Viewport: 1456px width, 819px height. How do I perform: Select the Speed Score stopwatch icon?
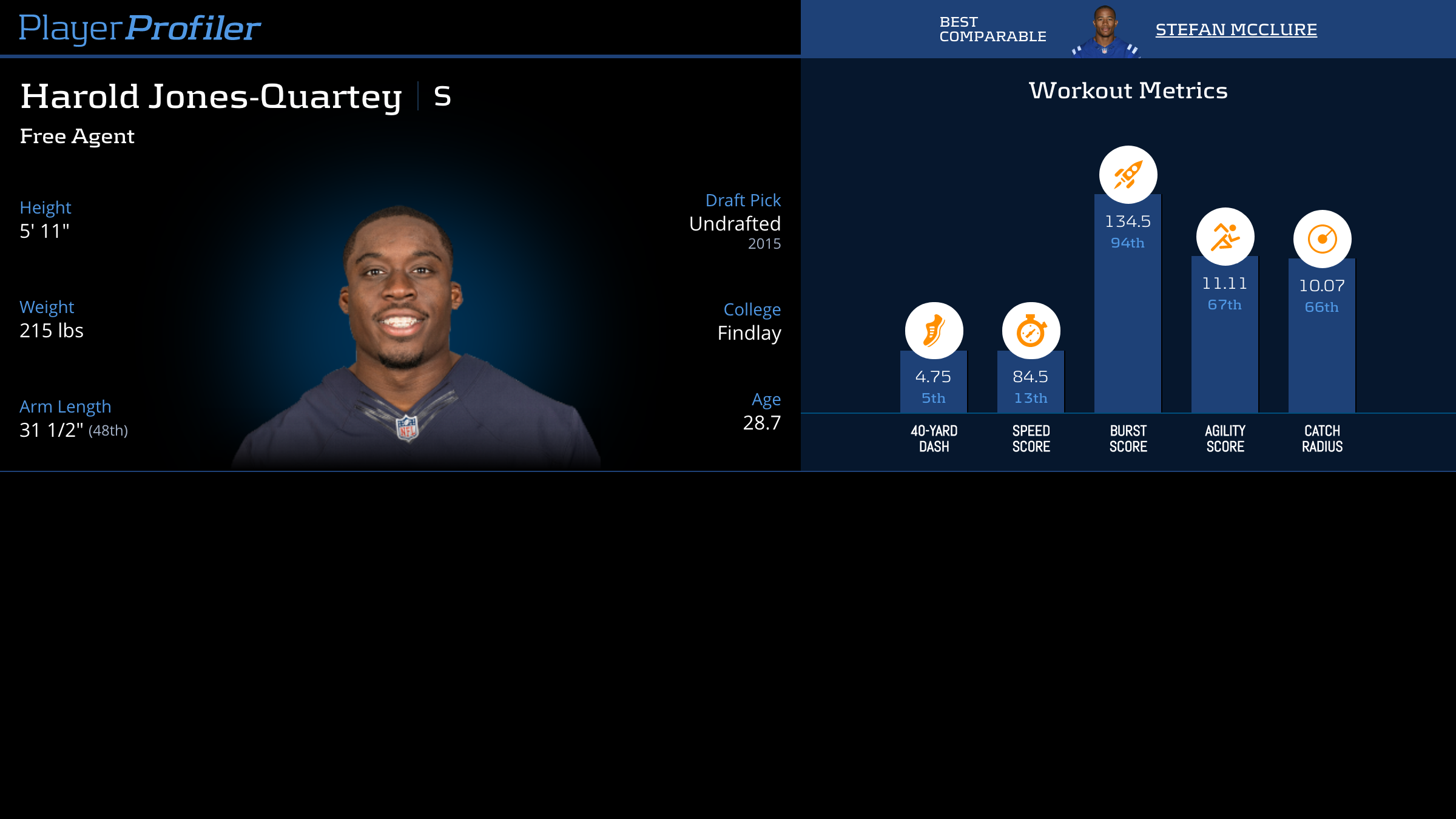point(1031,331)
